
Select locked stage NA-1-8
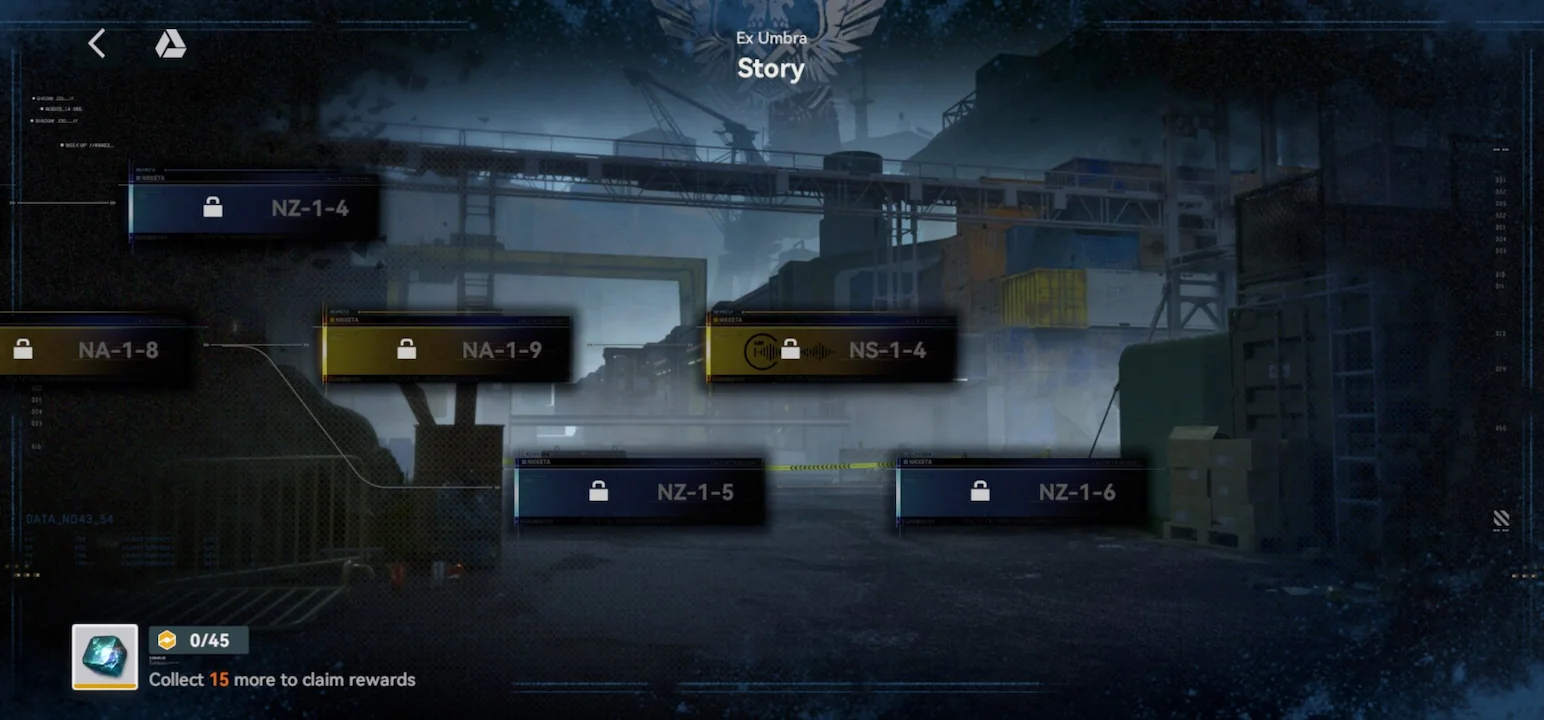click(x=95, y=350)
